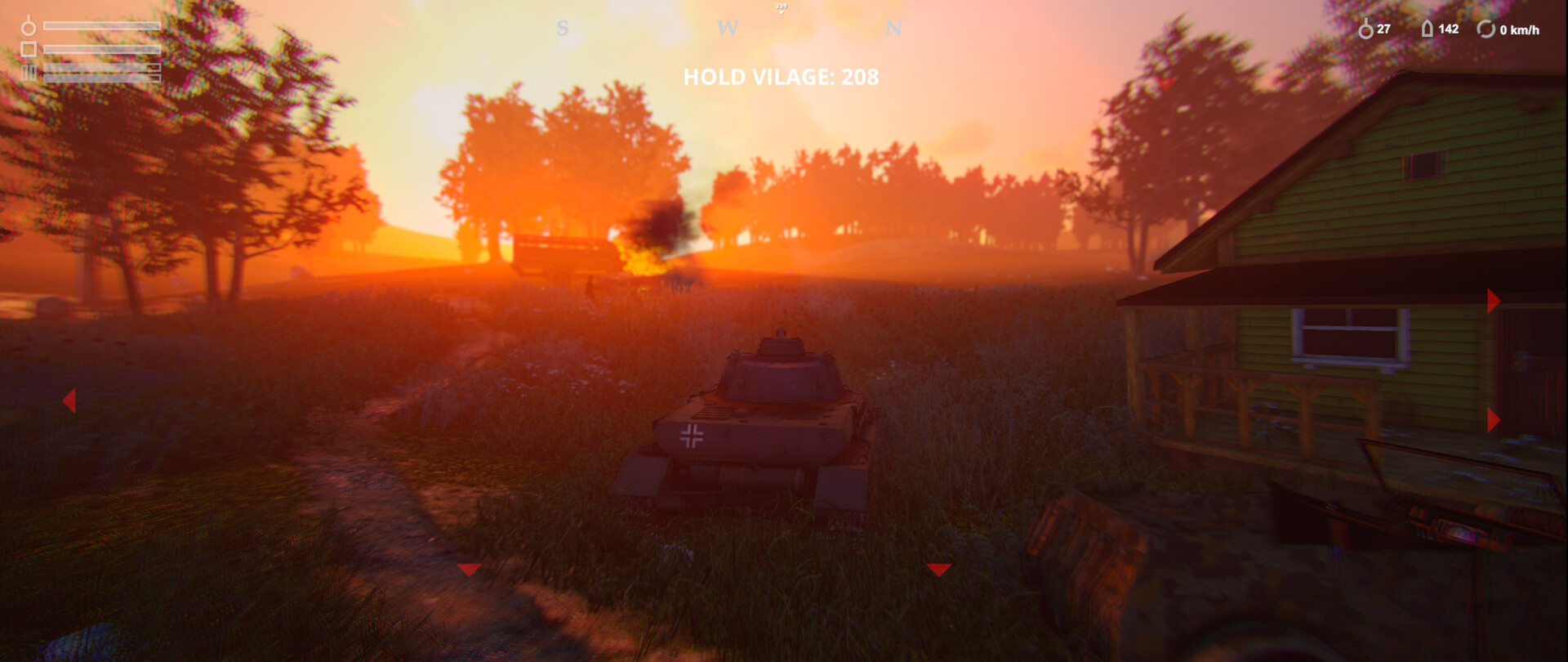Click the grenade icon in the top-left HUD

pyautogui.click(x=29, y=27)
